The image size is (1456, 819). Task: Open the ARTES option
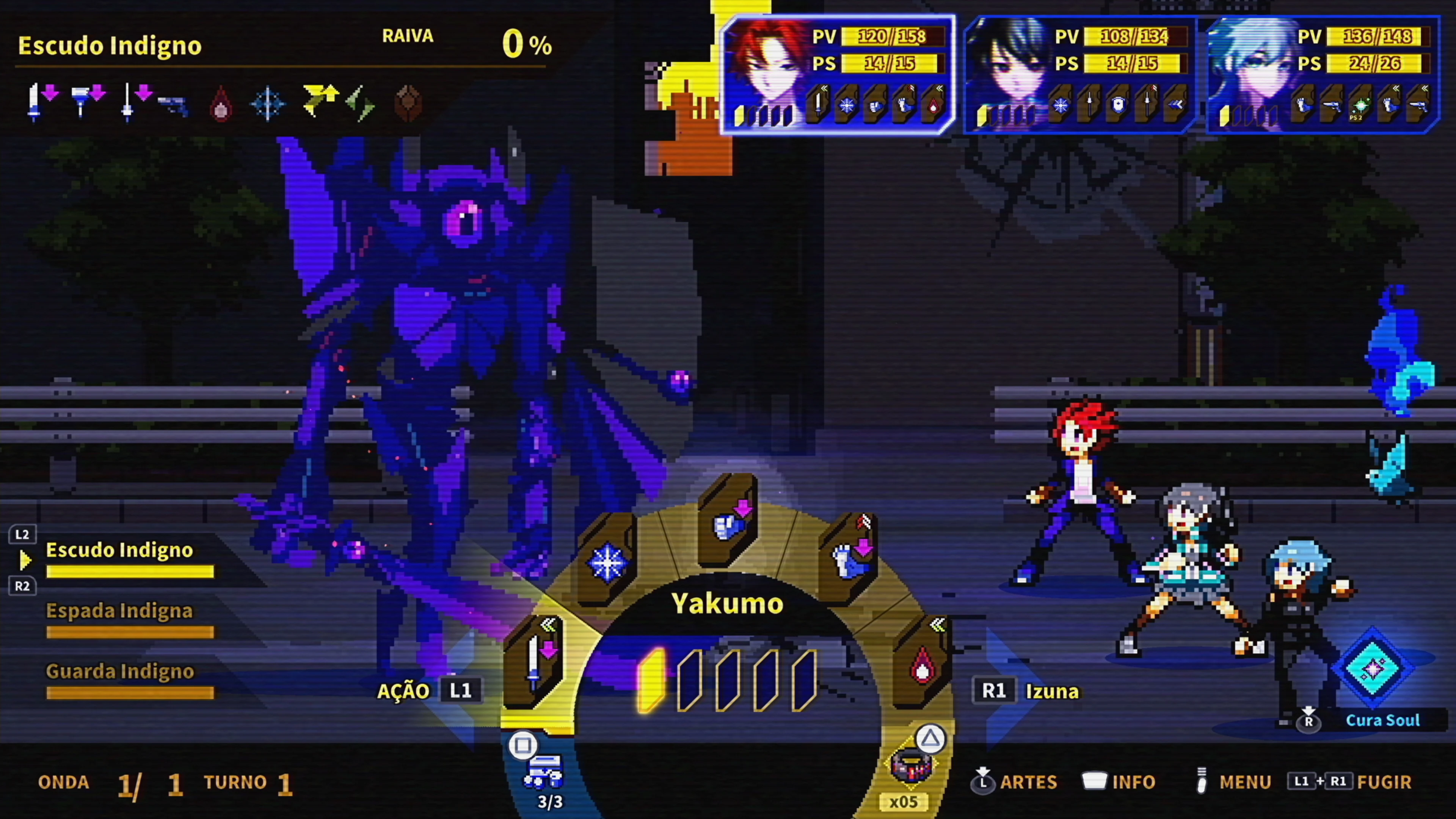pyautogui.click(x=1028, y=782)
